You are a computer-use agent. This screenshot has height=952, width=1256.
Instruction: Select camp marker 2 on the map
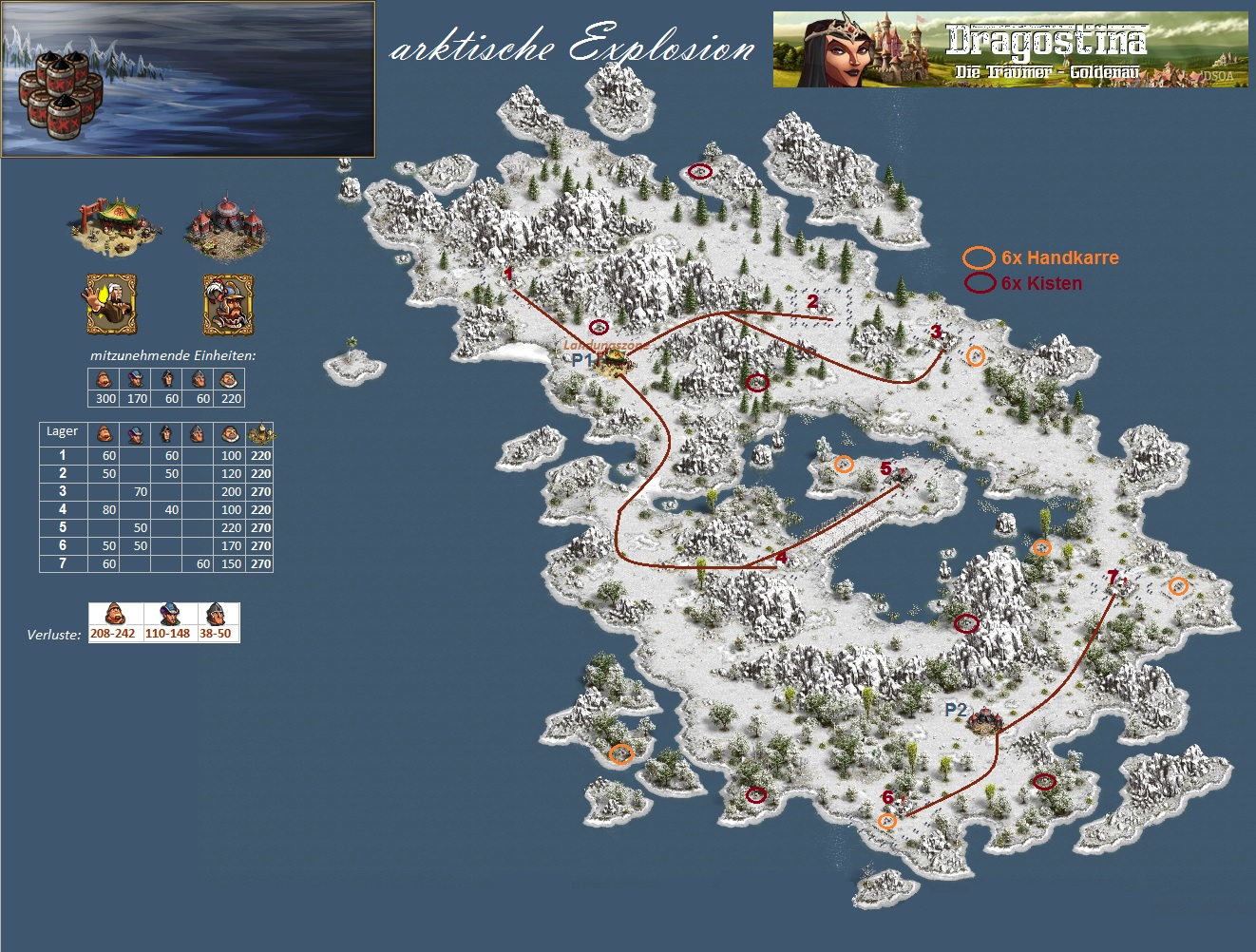[812, 302]
